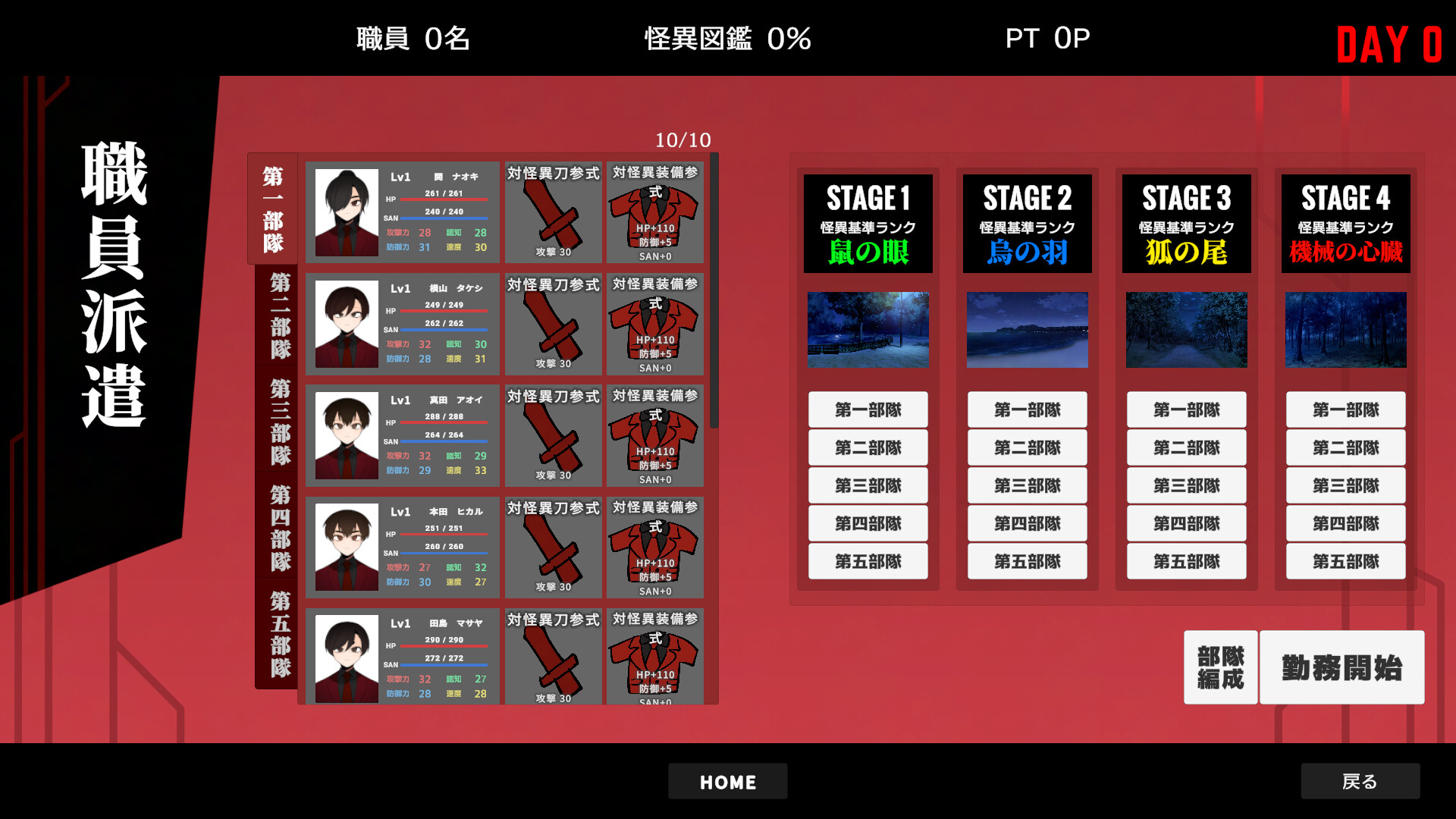The image size is (1456, 819).
Task: Click 岡ナオキ's 対怪異装備参式 armor icon
Action: [x=655, y=214]
